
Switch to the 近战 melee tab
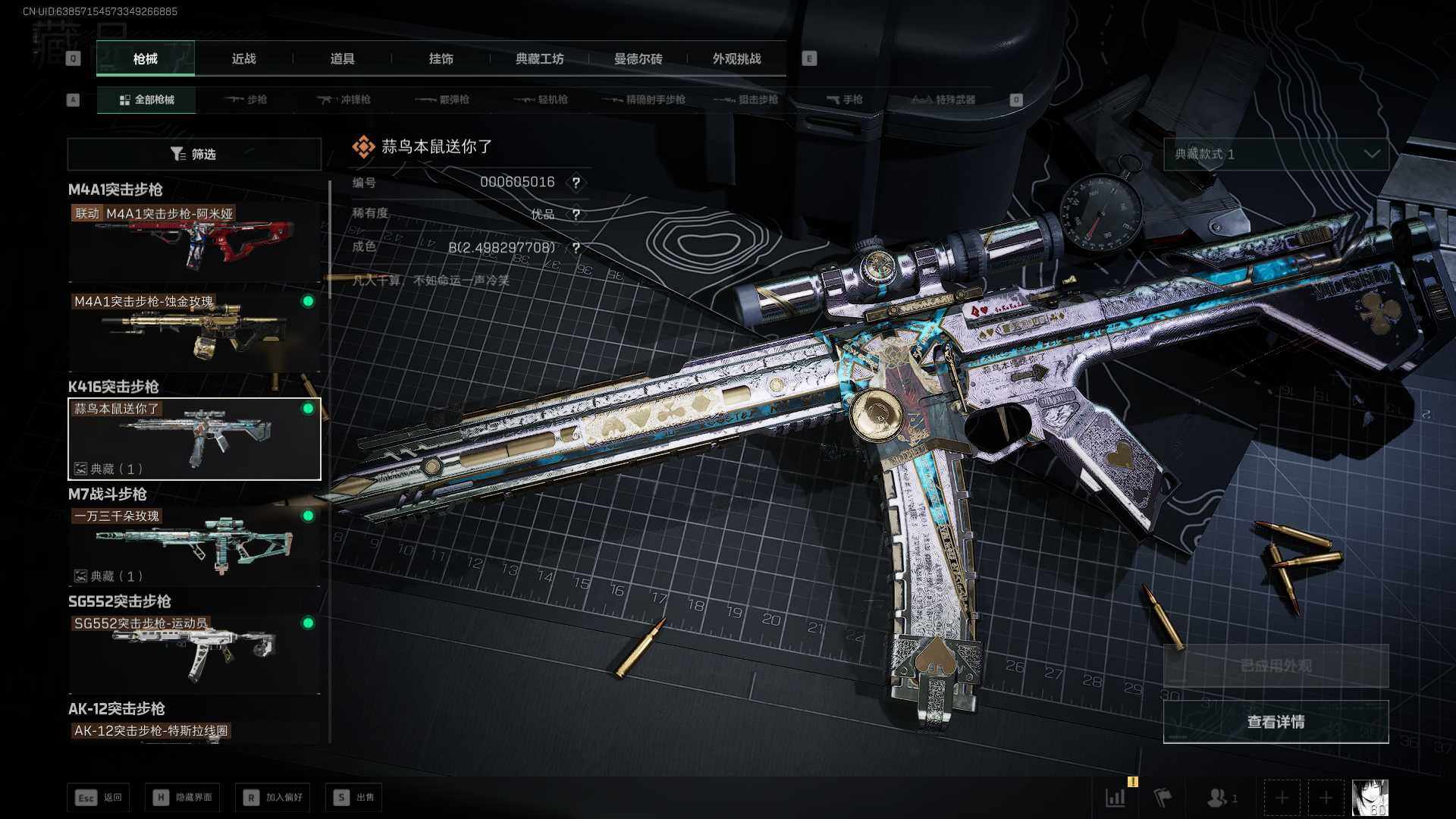coord(243,58)
